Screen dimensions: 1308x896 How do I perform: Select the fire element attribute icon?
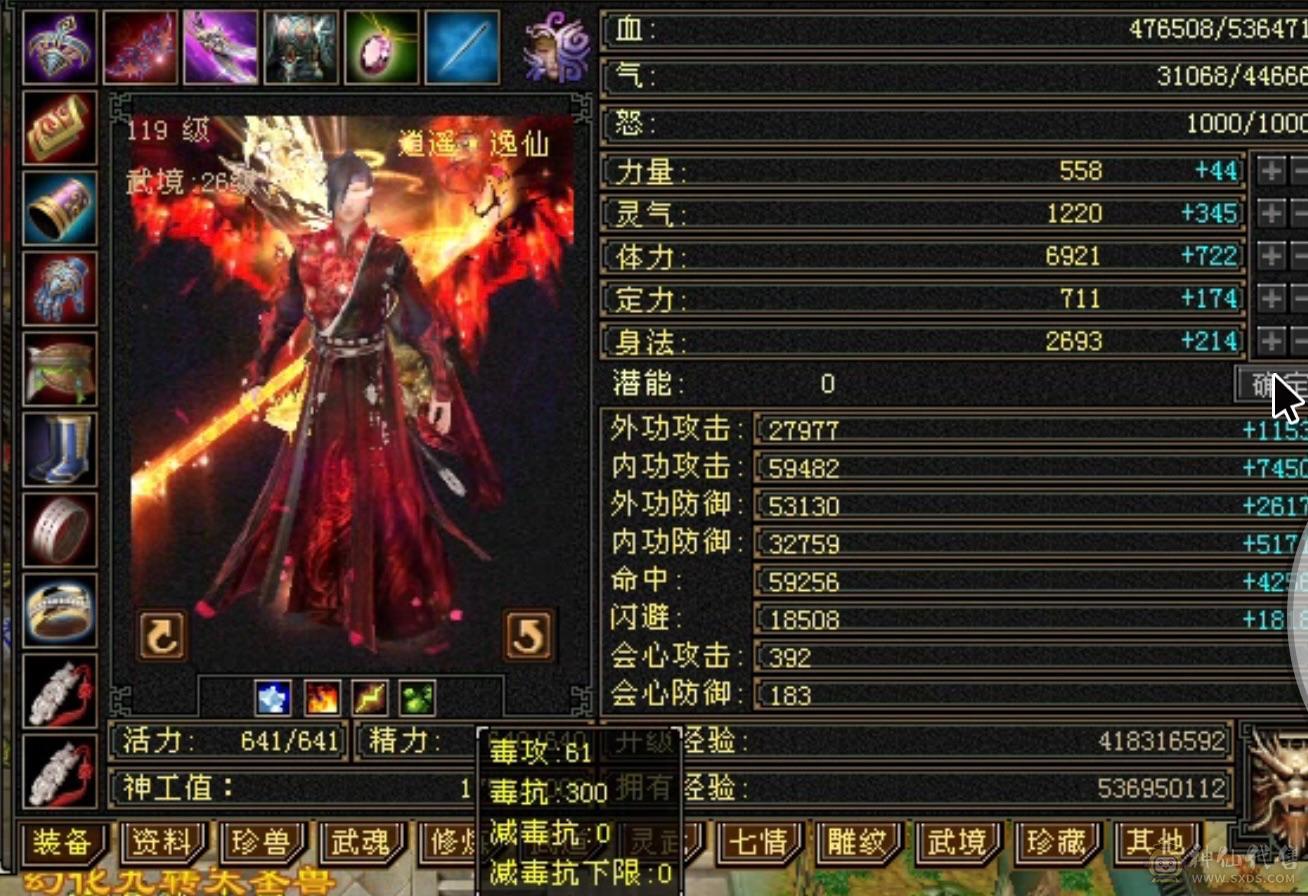(321, 699)
